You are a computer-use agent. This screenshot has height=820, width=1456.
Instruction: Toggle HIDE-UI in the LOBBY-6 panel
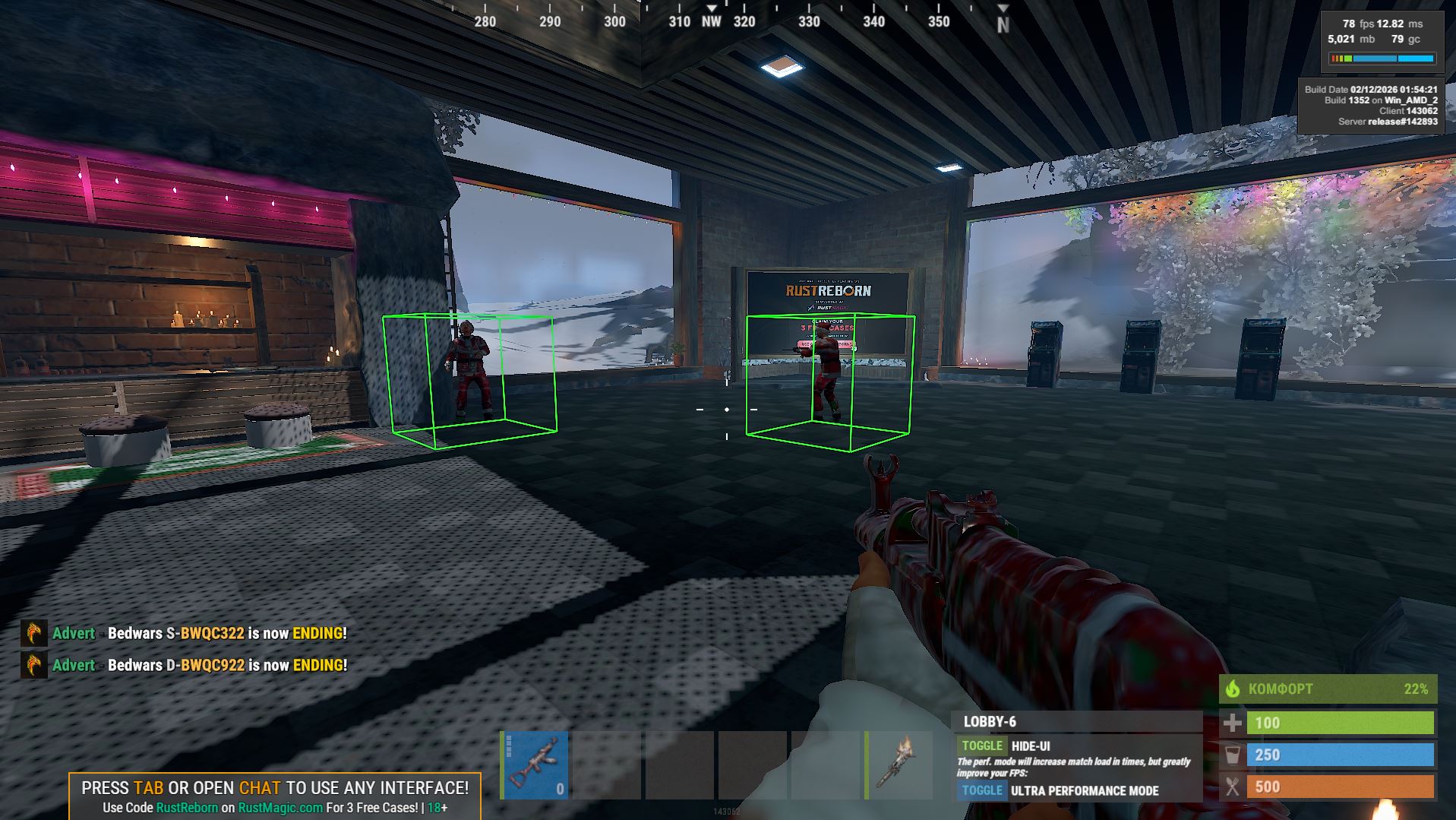click(981, 746)
